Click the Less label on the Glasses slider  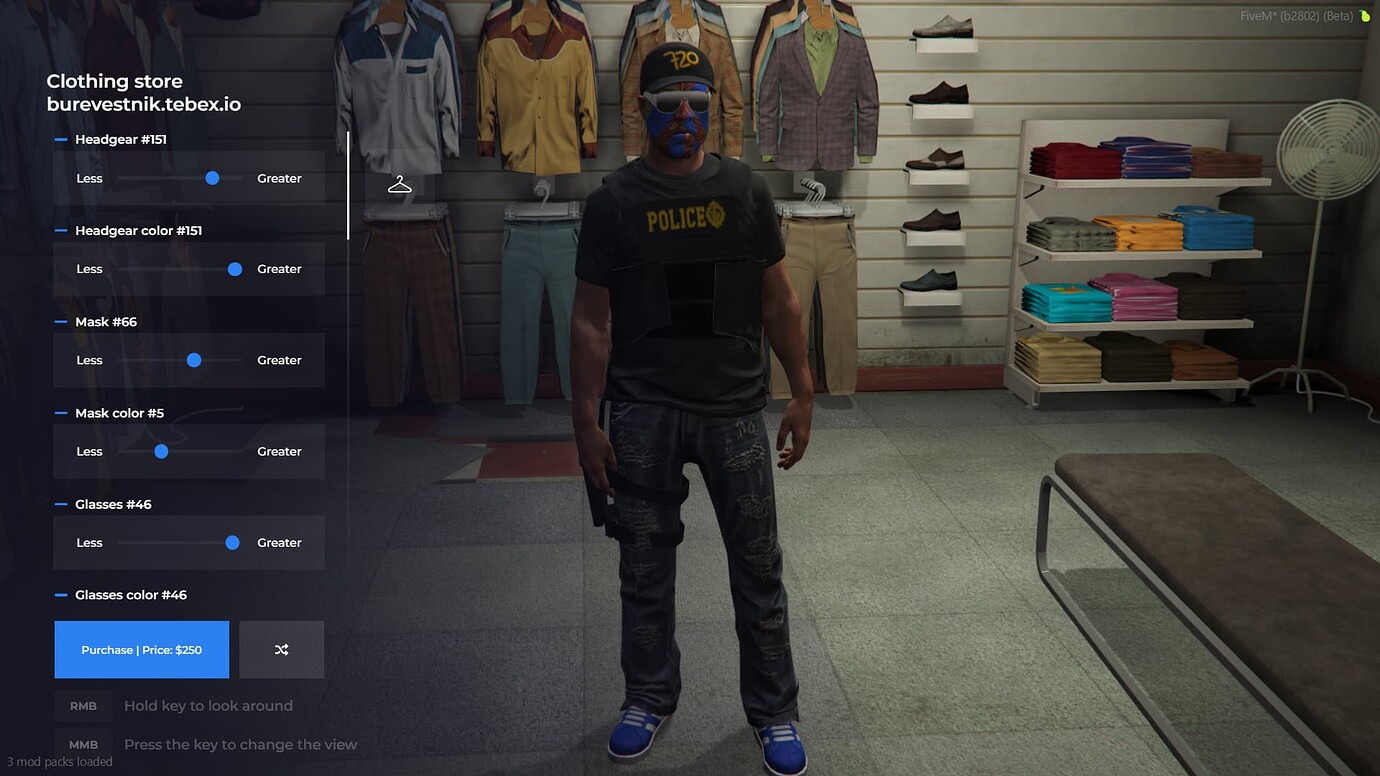point(89,542)
